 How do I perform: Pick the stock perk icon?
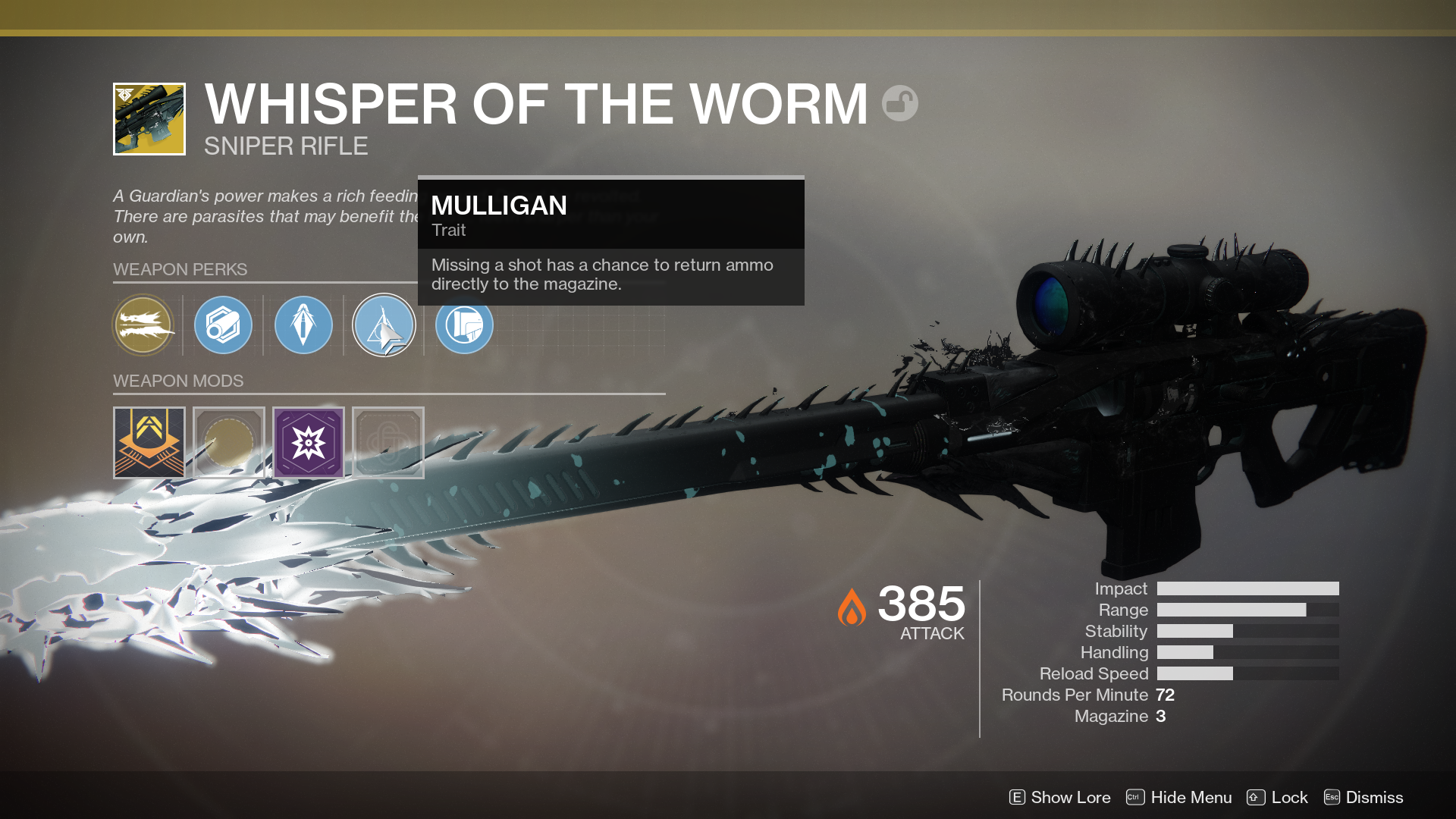[x=464, y=325]
